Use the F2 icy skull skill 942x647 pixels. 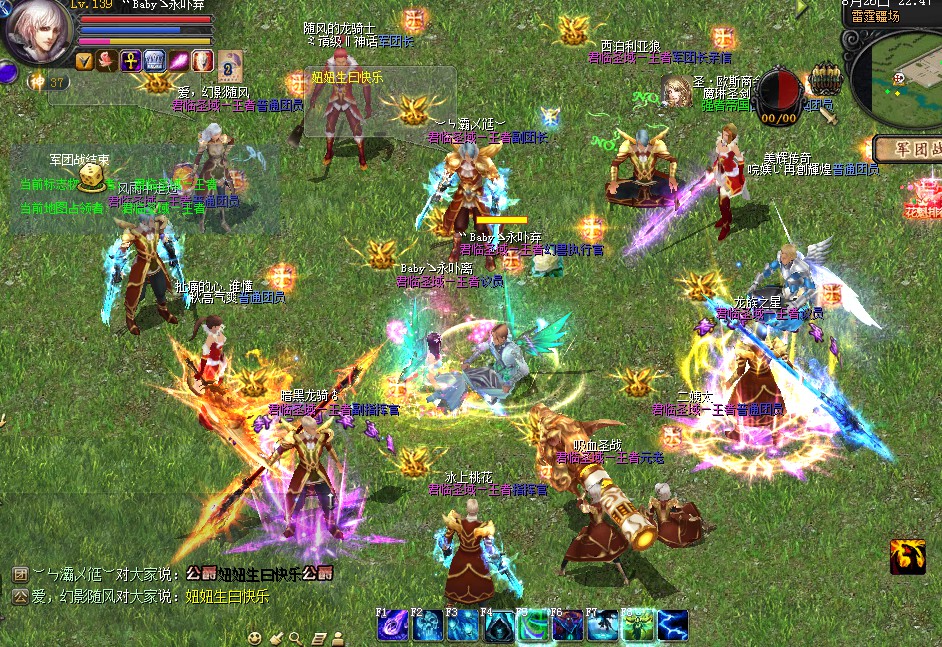[x=427, y=625]
